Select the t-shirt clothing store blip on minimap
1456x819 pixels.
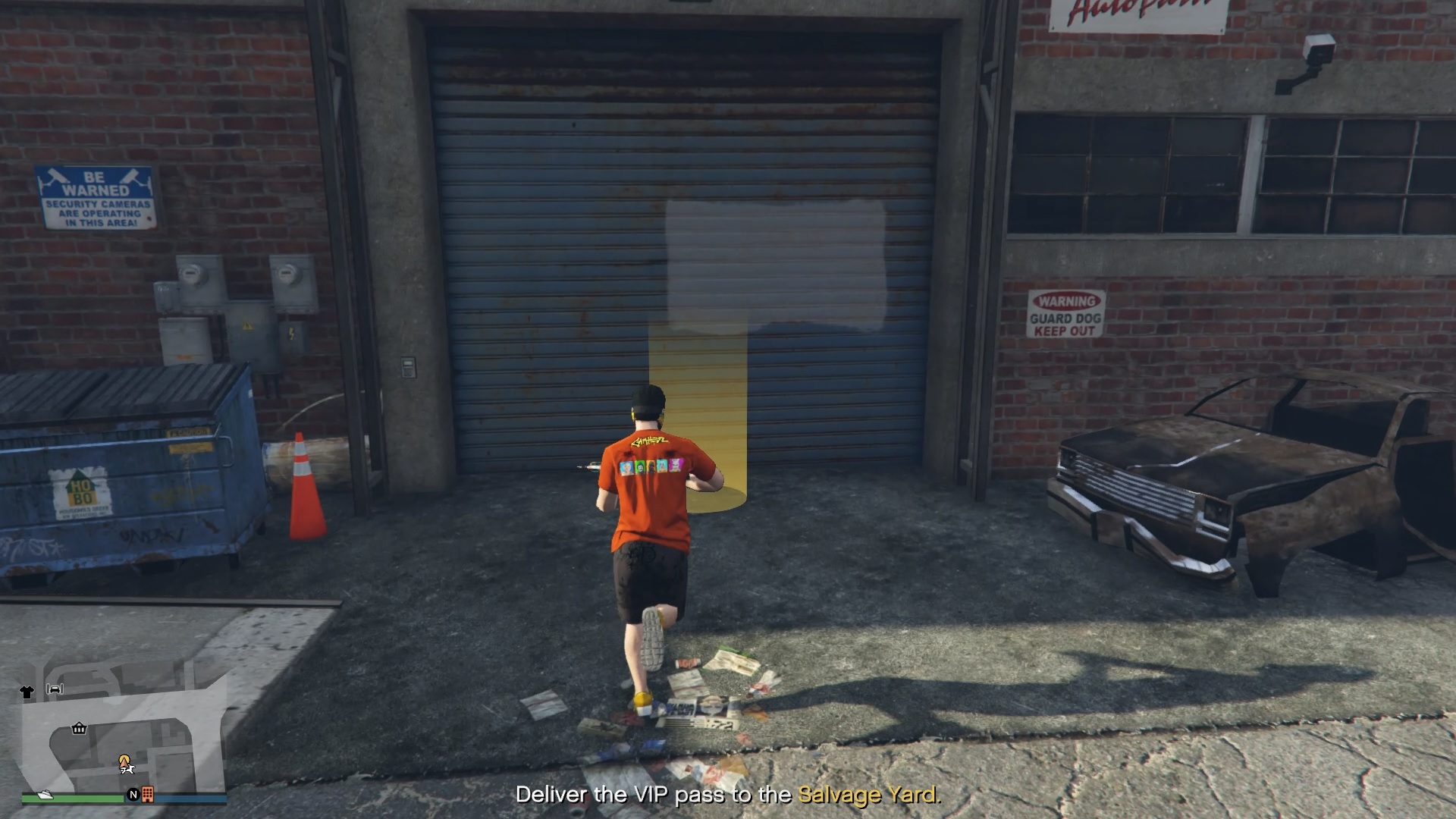click(x=27, y=692)
